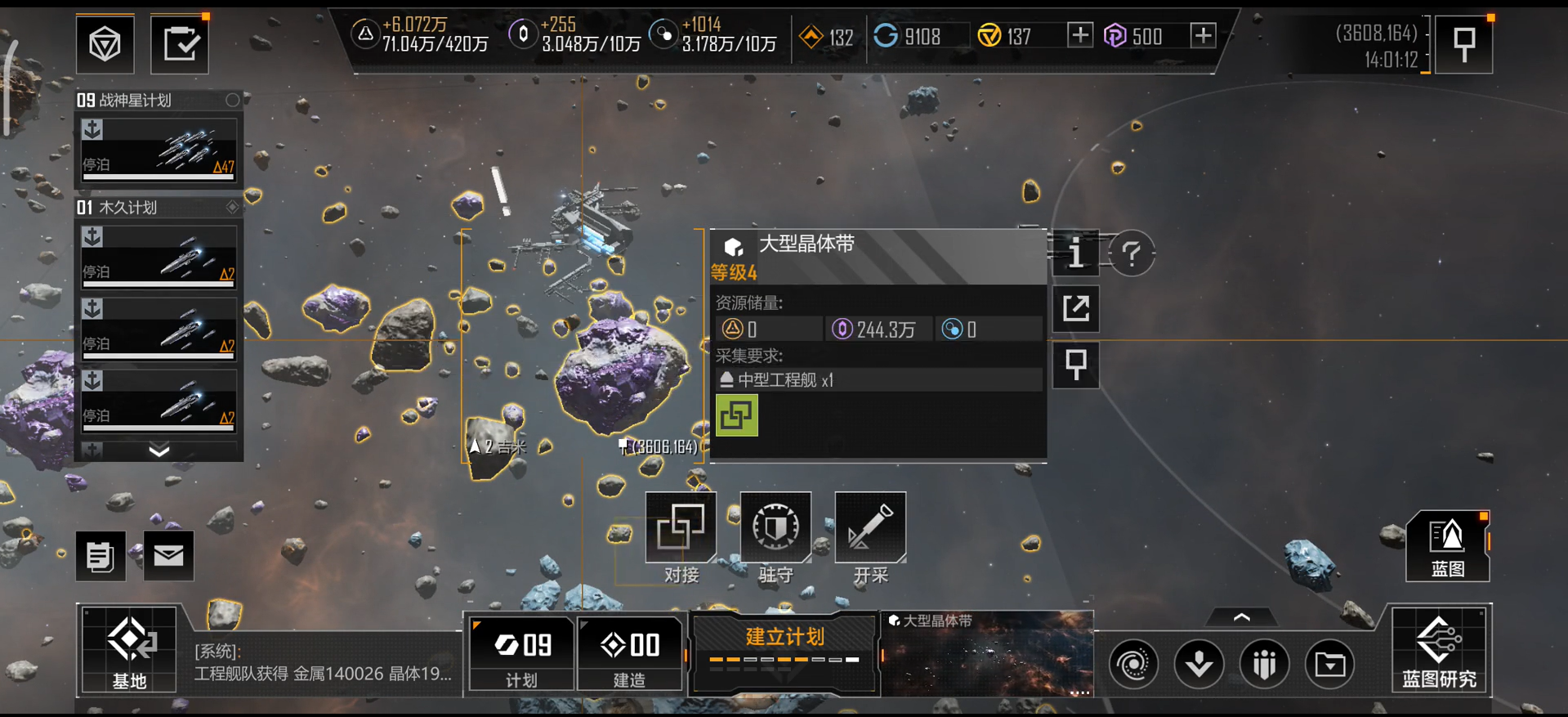Click the share arrow icon beside the panel

pyautogui.click(x=1075, y=309)
